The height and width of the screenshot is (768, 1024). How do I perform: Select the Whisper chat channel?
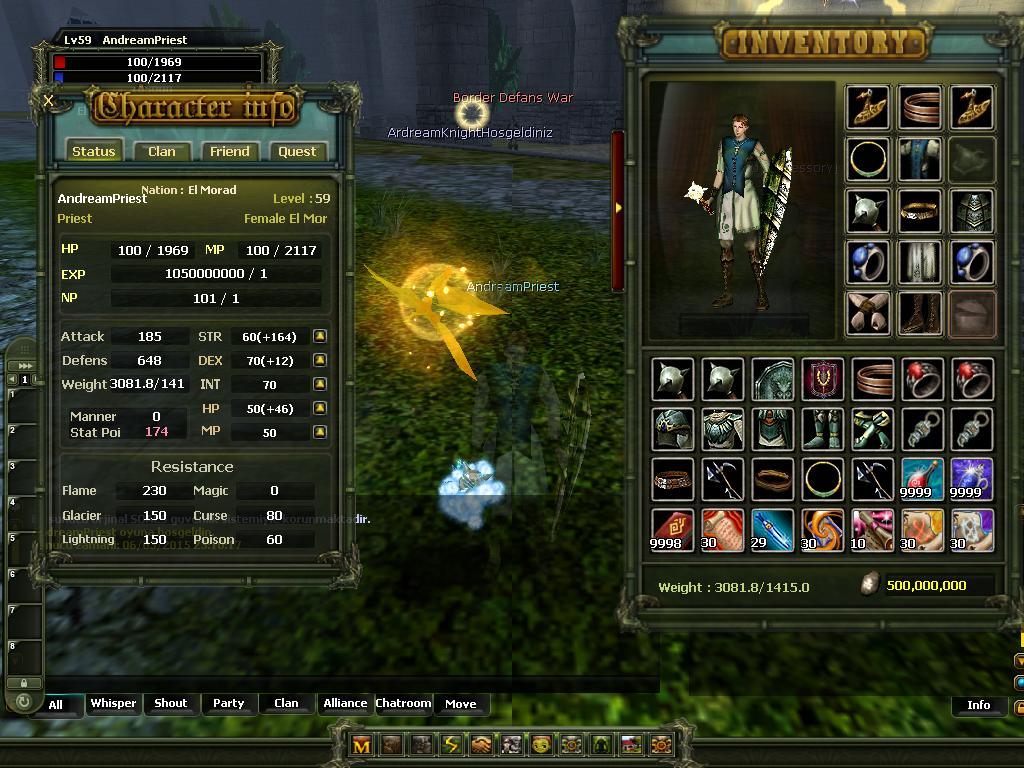tap(113, 704)
